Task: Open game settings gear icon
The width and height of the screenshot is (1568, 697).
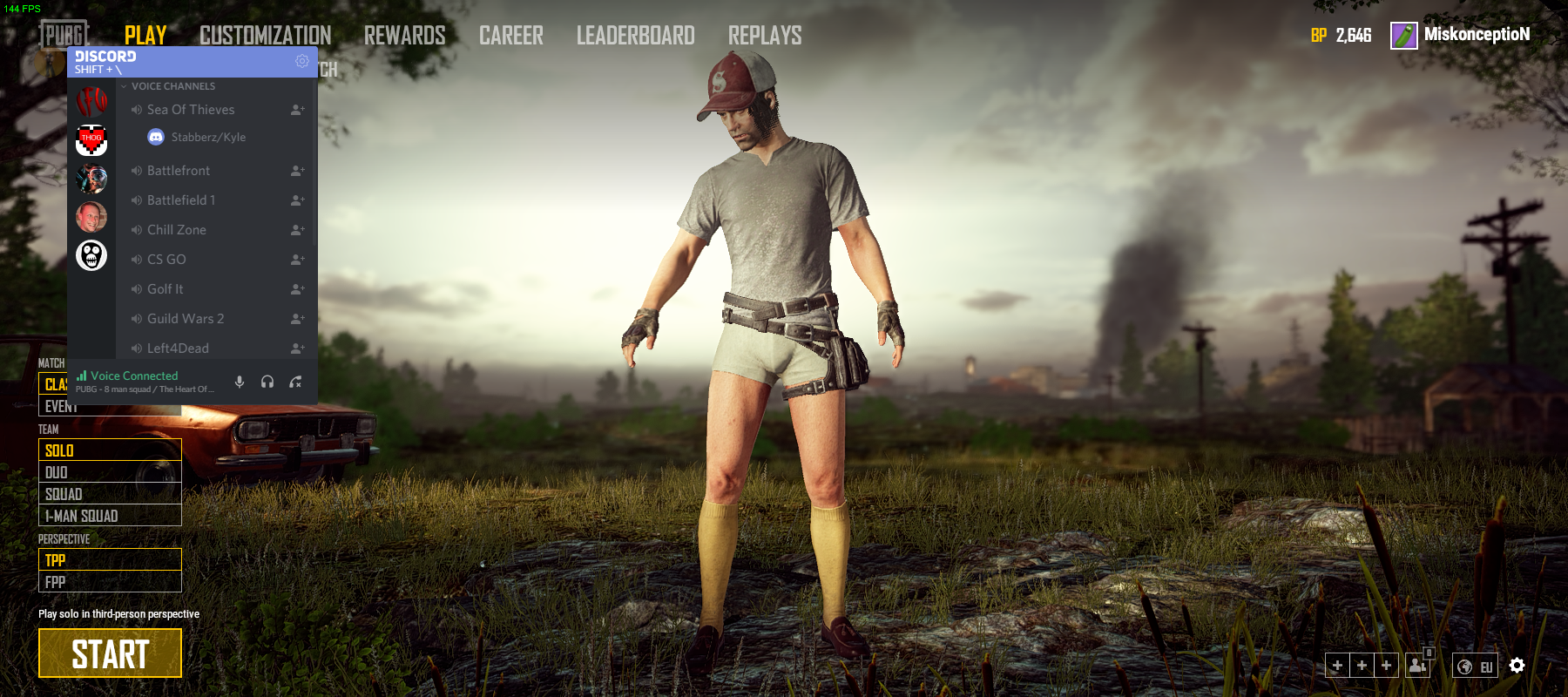Action: pos(1517,666)
